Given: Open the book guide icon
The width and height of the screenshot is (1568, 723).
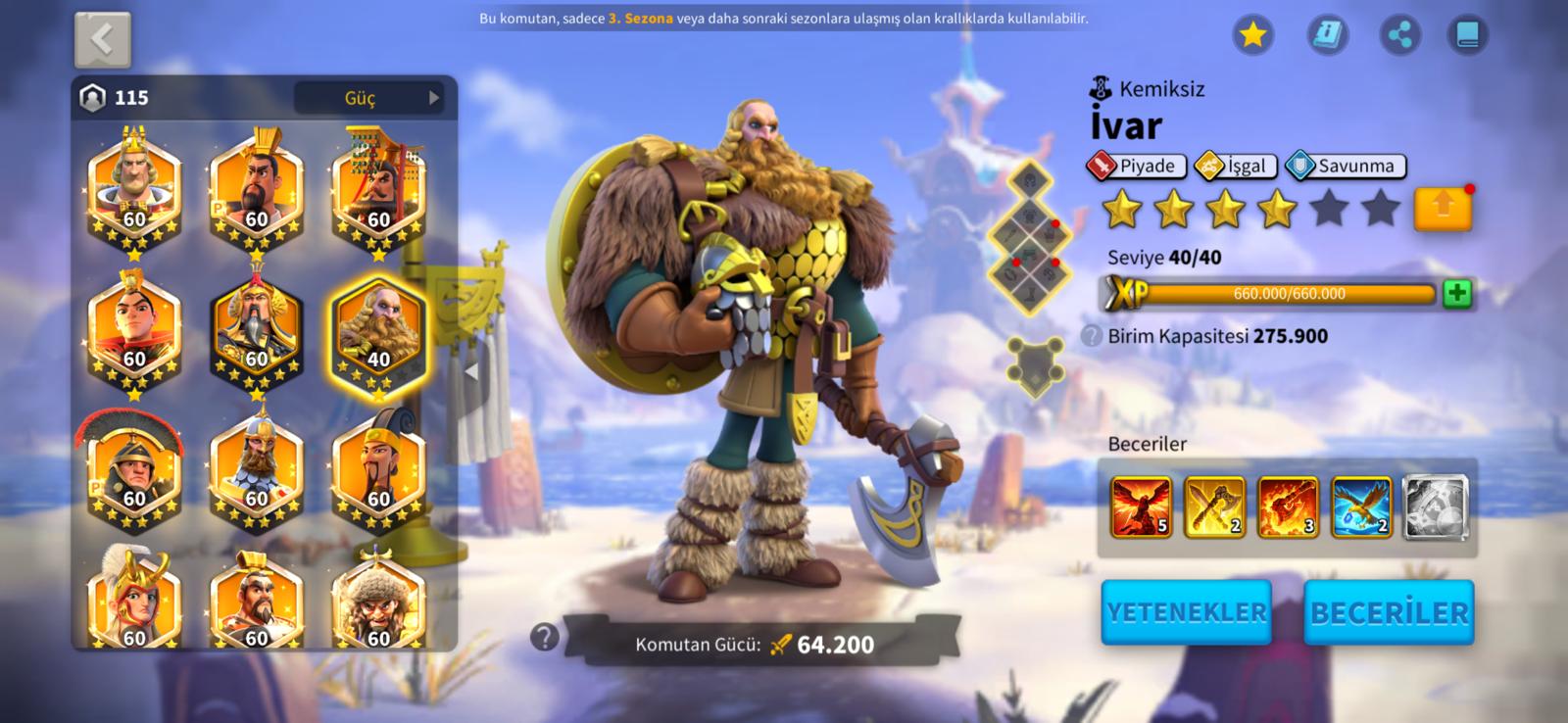Looking at the screenshot, I should (1467, 36).
